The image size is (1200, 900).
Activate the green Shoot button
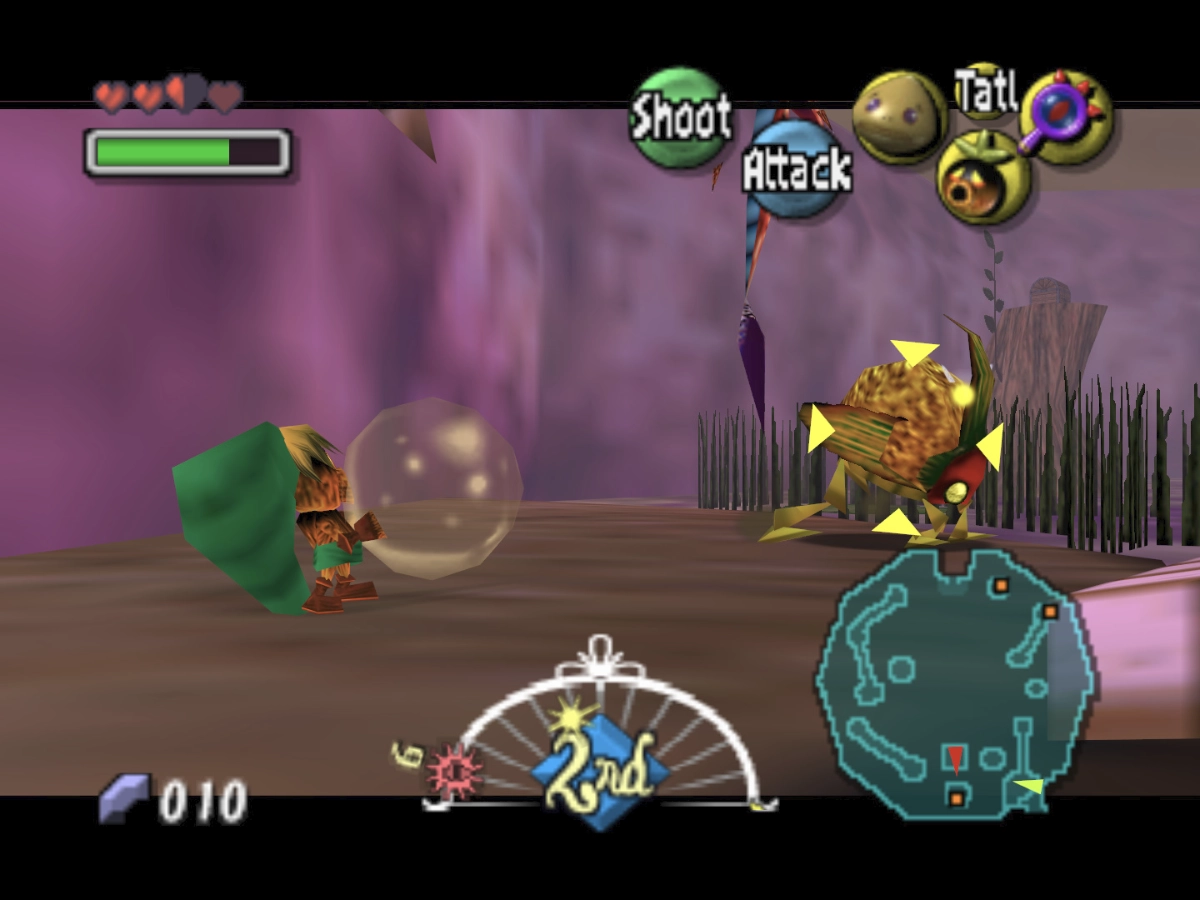pos(680,118)
